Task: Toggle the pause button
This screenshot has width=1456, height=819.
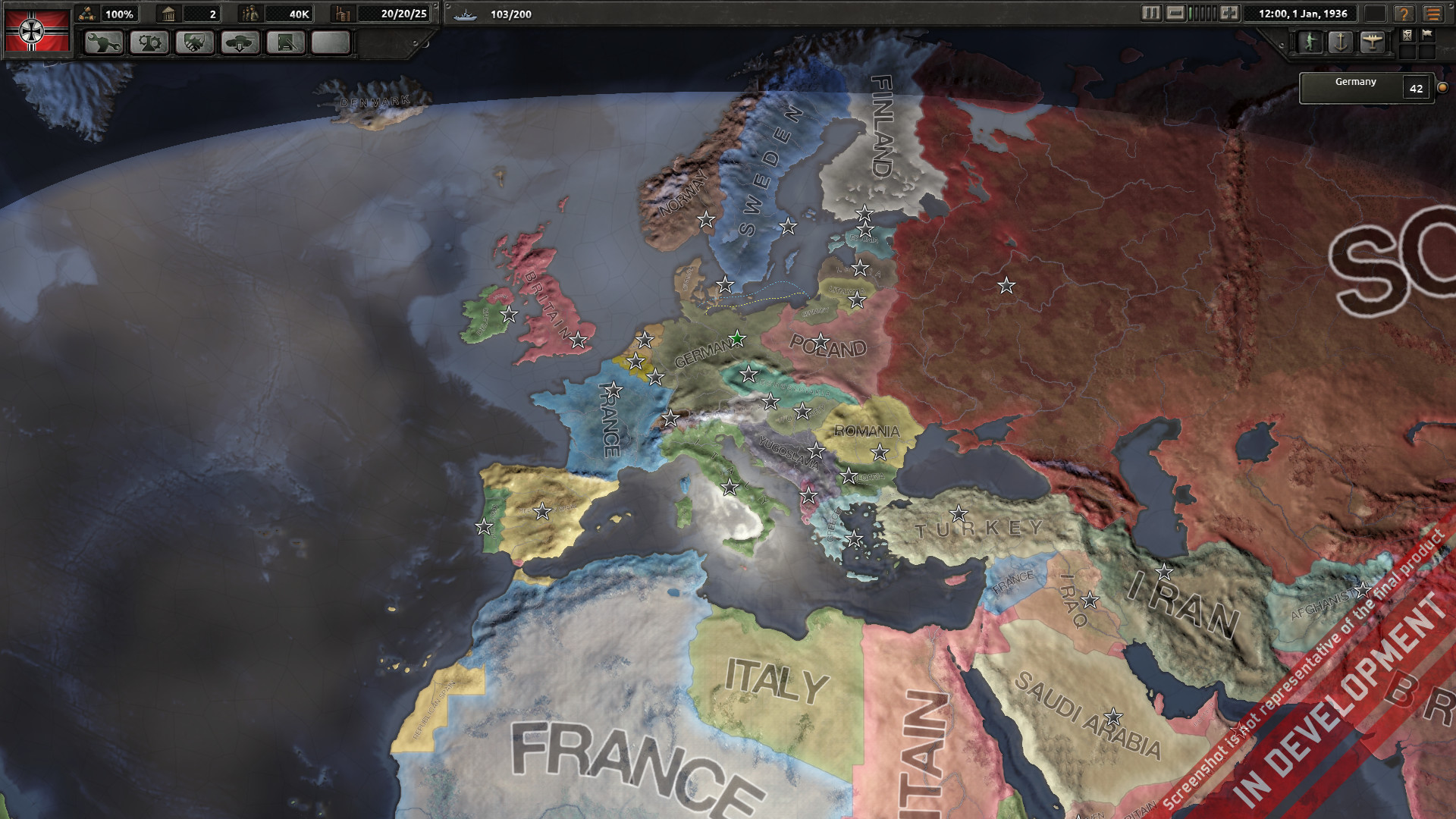Action: [1152, 14]
